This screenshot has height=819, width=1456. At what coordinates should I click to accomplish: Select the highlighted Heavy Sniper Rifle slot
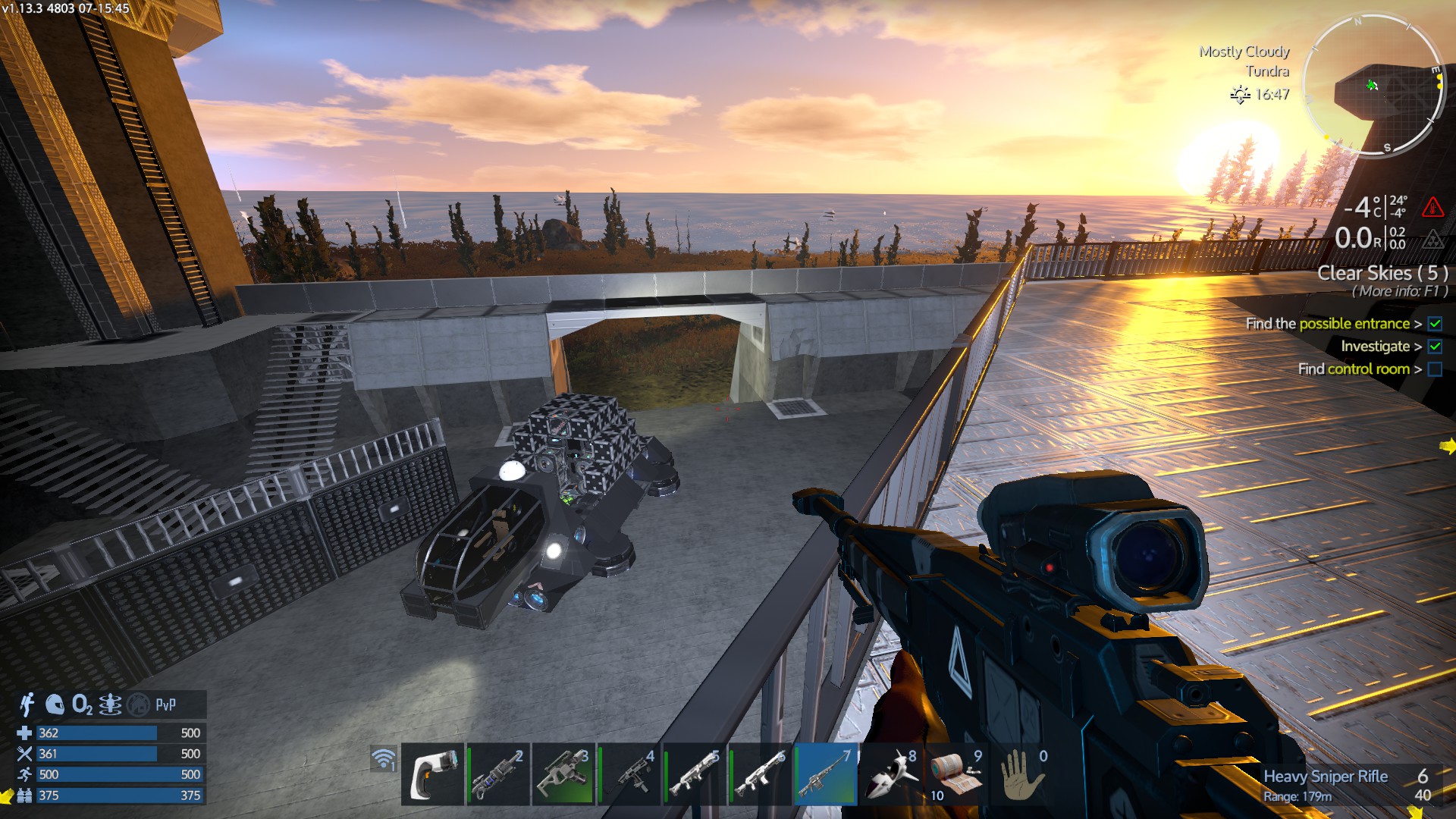826,775
